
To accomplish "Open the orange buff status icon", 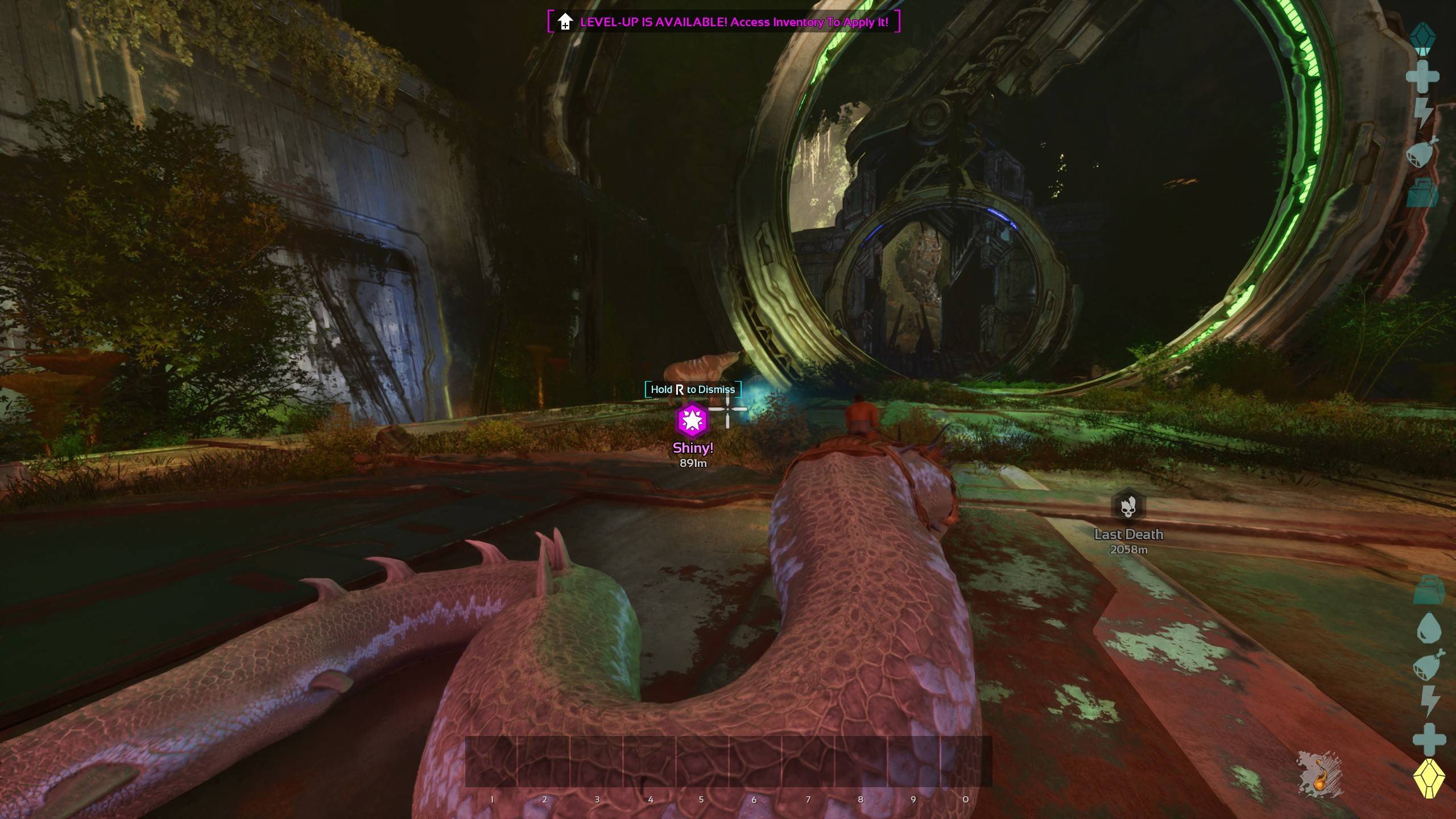I will click(1320, 775).
